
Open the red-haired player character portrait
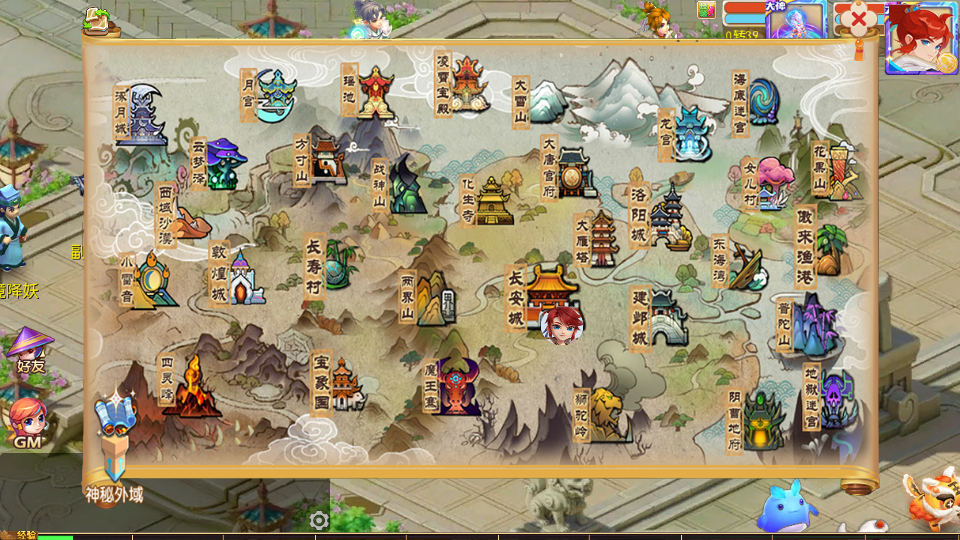point(920,38)
